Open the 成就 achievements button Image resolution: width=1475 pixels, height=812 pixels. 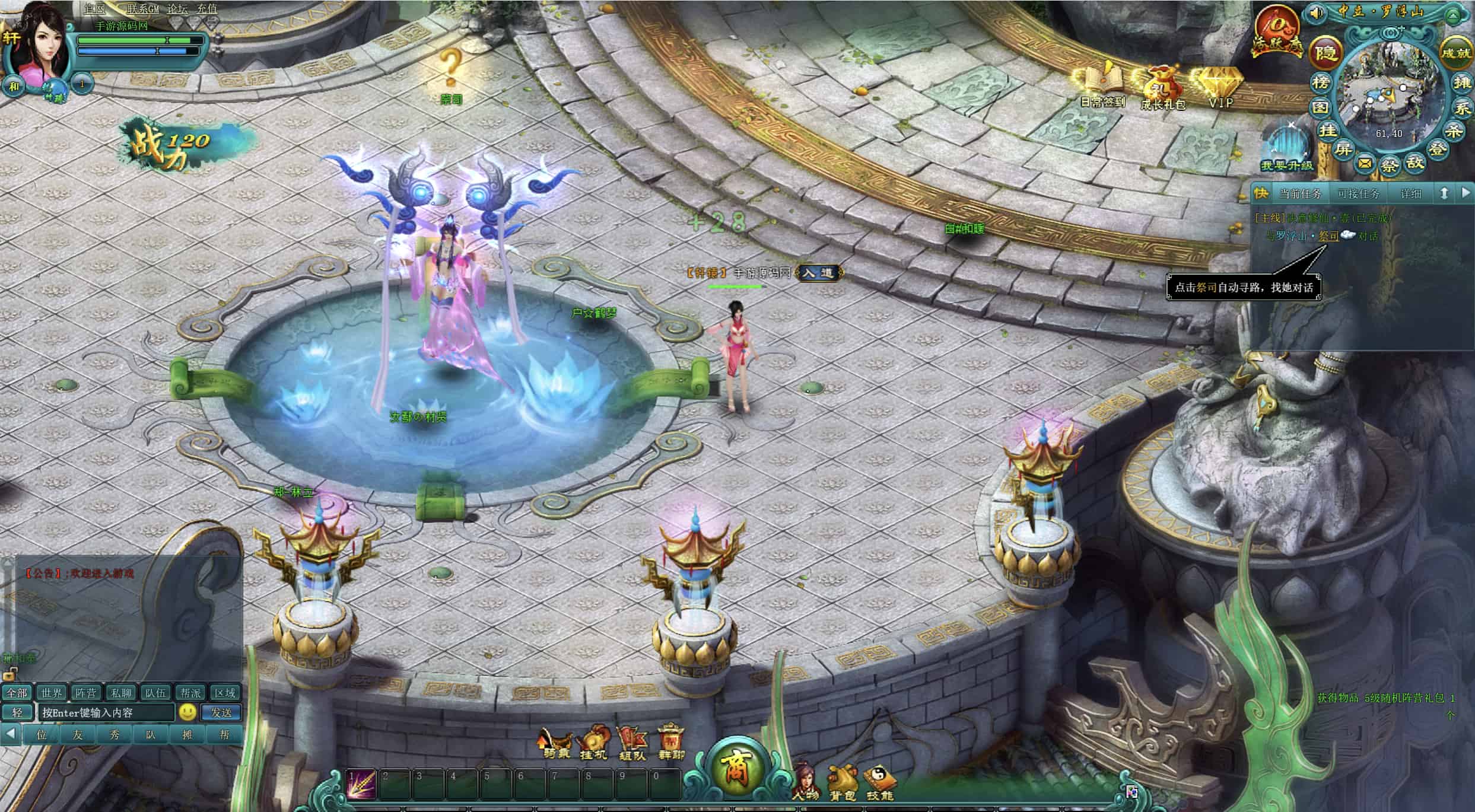click(x=1456, y=53)
